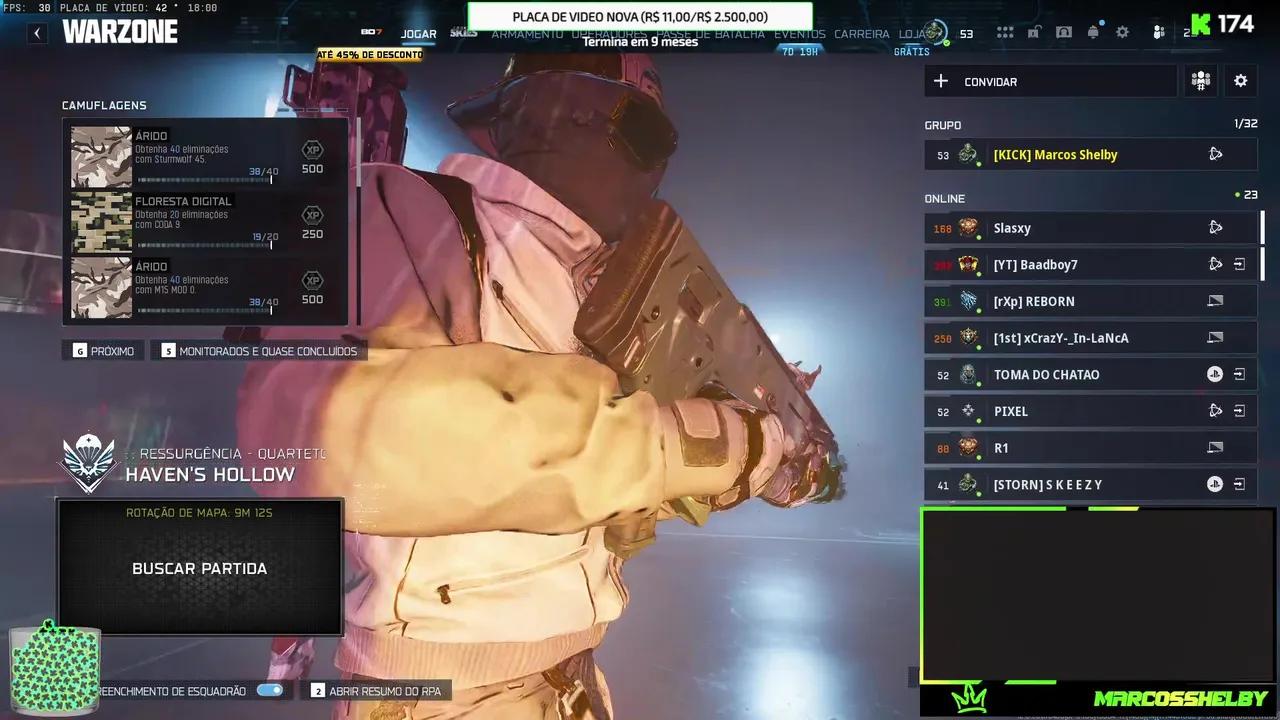This screenshot has height=720, width=1280.
Task: Click the BUSCAR PARTIDA button
Action: click(199, 568)
